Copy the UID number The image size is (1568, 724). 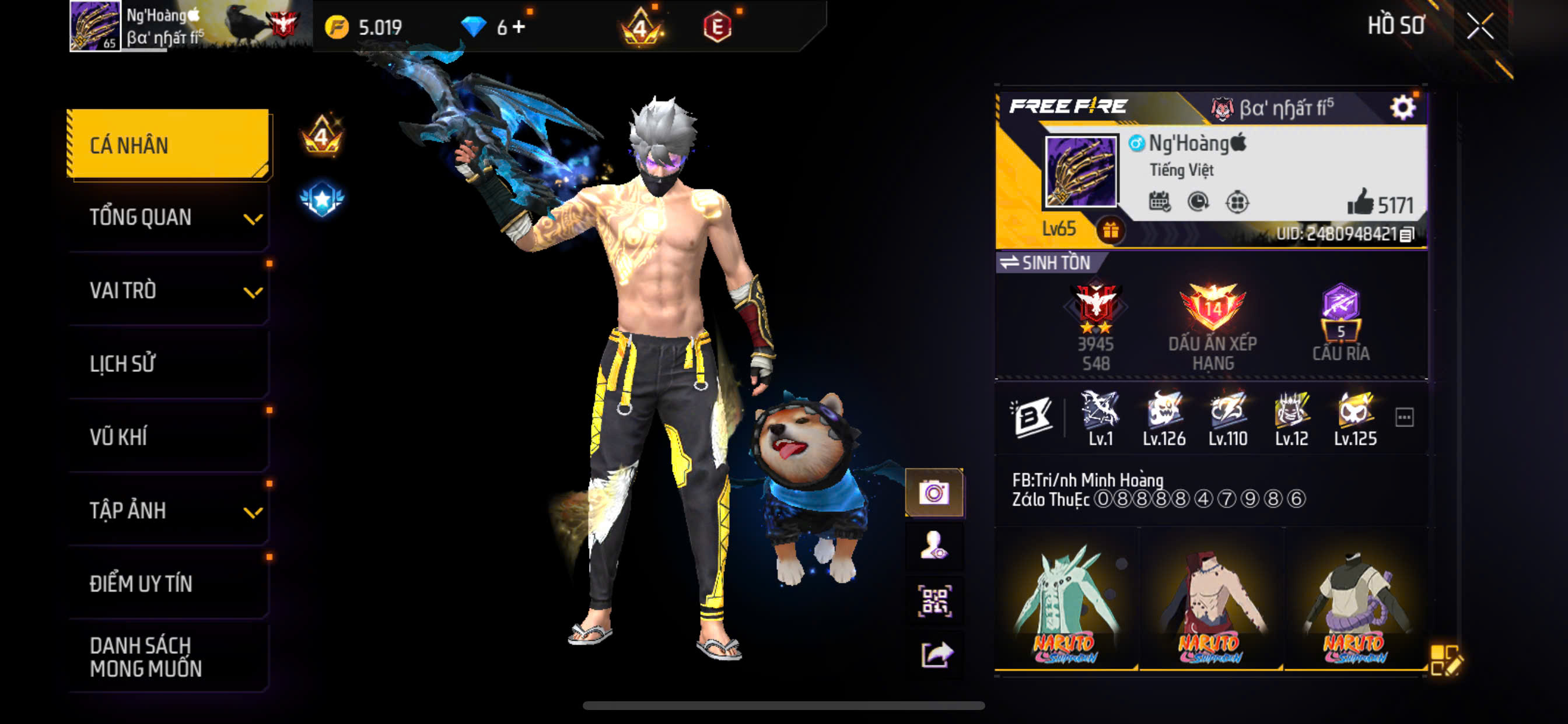click(1406, 235)
